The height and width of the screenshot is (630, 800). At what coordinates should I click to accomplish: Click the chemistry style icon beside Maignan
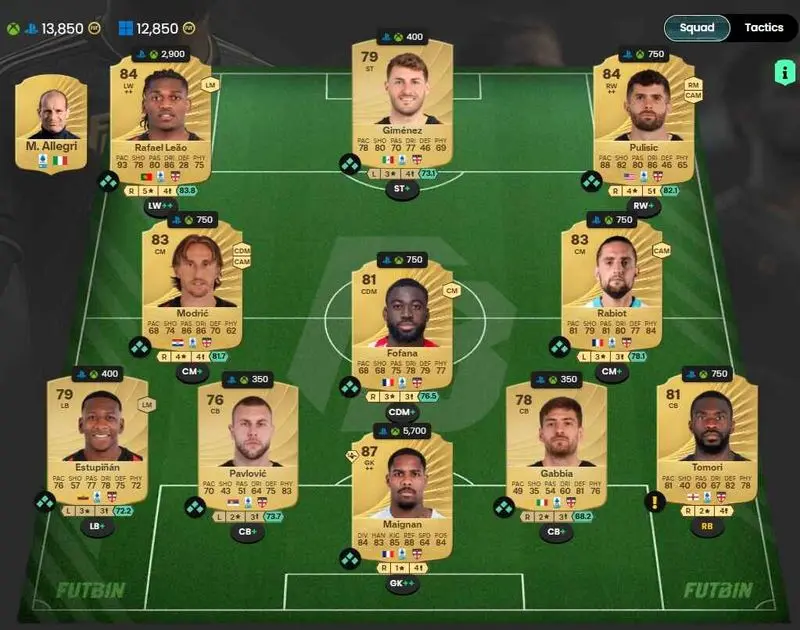[x=349, y=559]
